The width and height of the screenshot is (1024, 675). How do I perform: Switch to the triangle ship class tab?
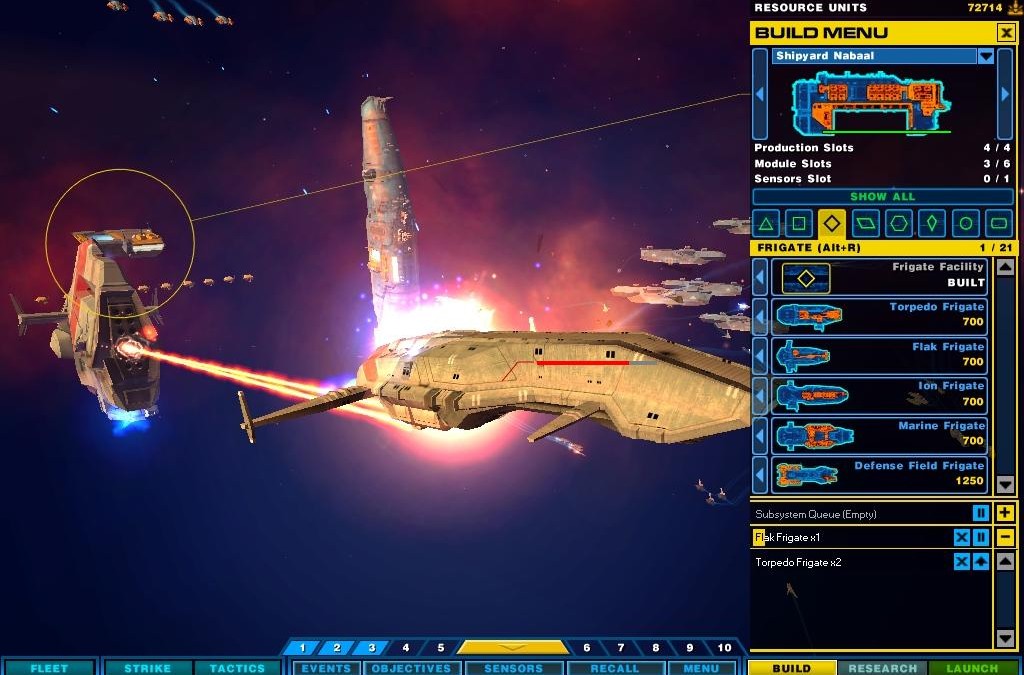tap(765, 223)
